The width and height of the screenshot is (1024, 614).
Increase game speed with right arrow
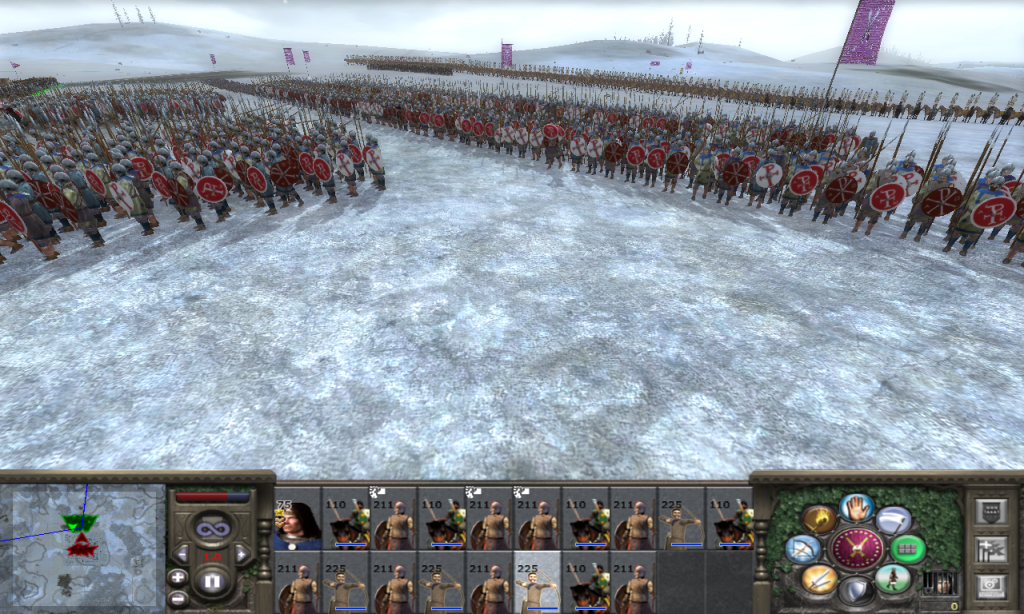coord(240,553)
